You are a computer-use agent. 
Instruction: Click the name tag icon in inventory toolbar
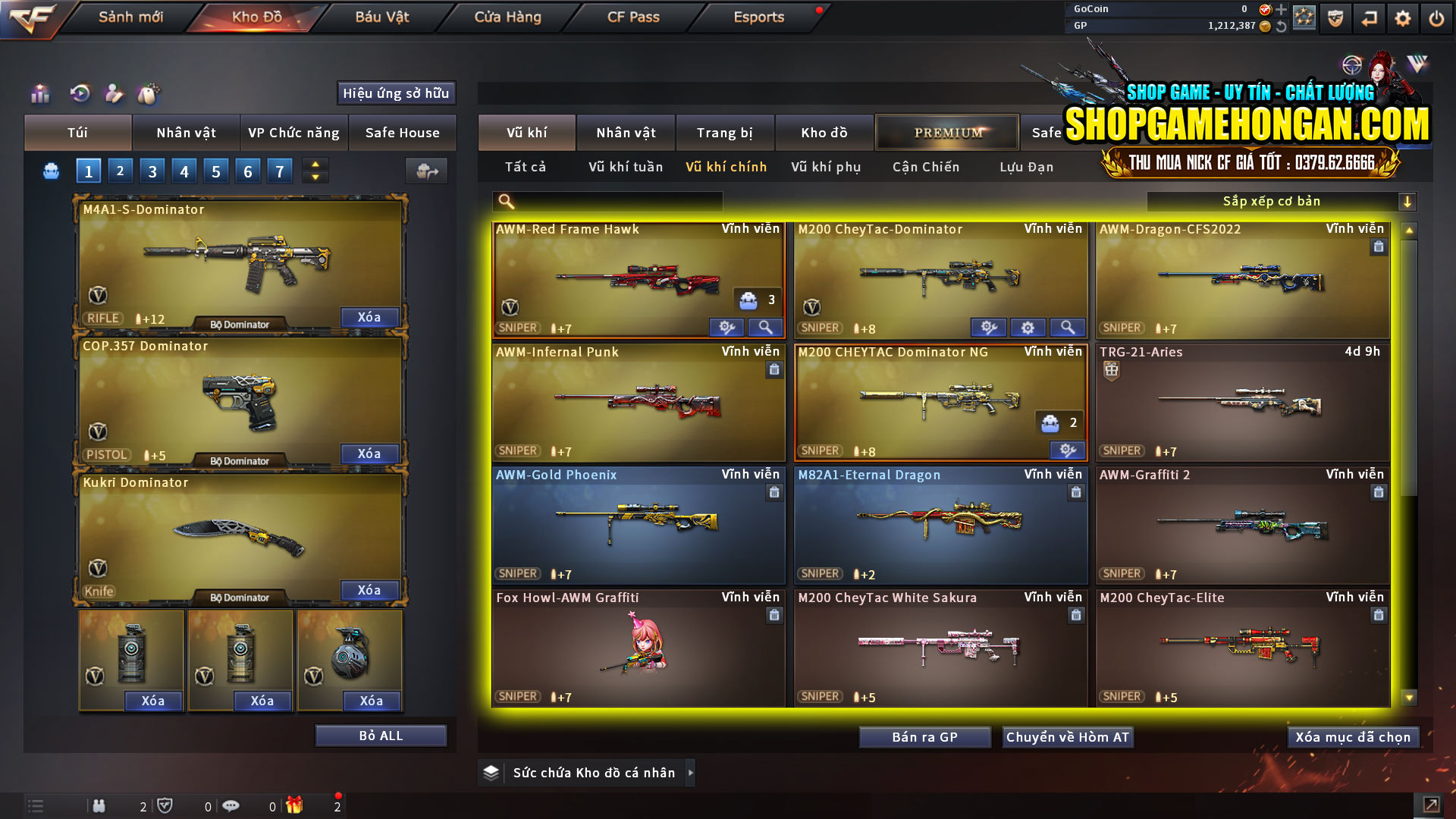tap(149, 93)
